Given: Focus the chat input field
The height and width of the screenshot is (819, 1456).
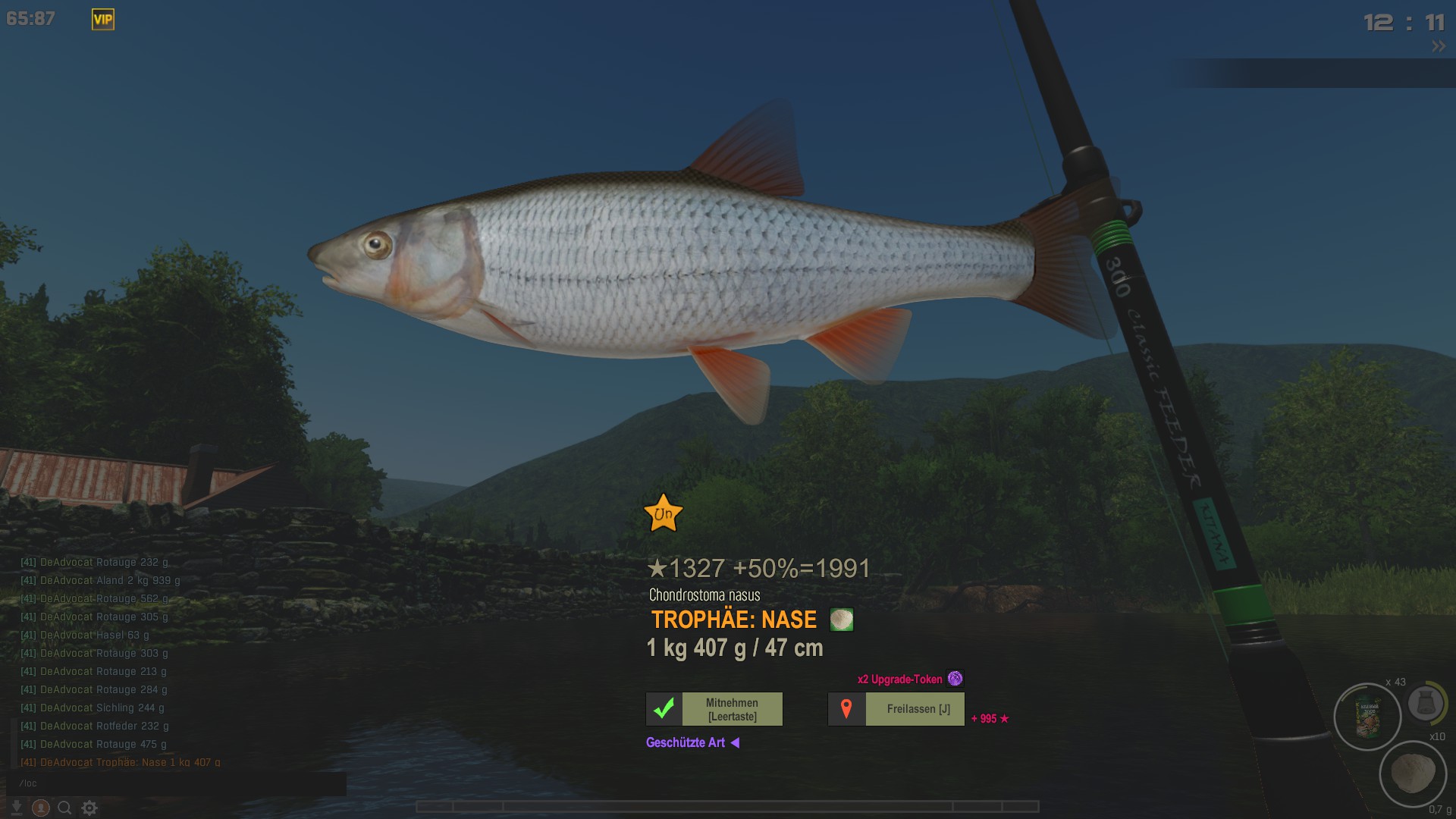Looking at the screenshot, I should (x=176, y=783).
